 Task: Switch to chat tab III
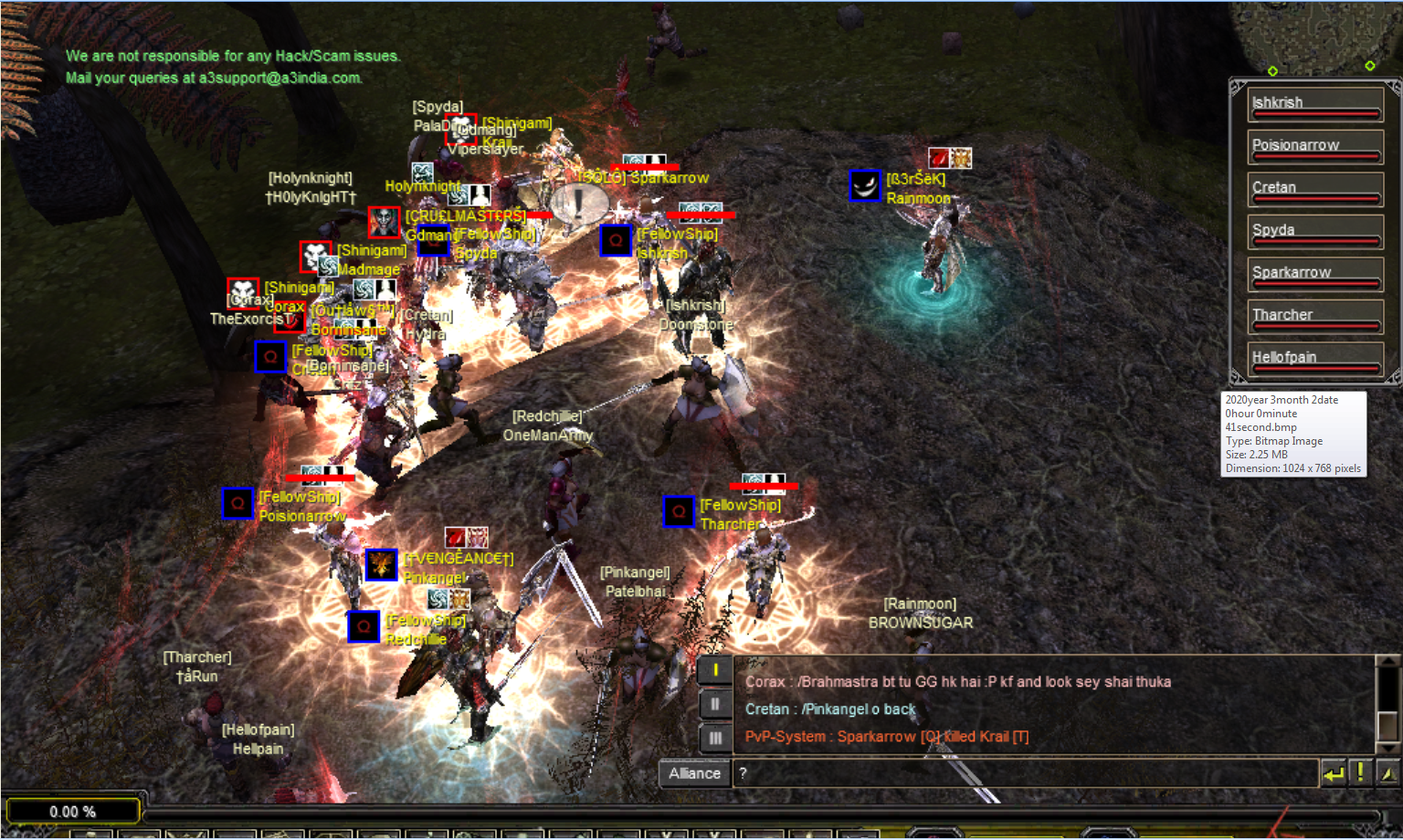pos(715,737)
